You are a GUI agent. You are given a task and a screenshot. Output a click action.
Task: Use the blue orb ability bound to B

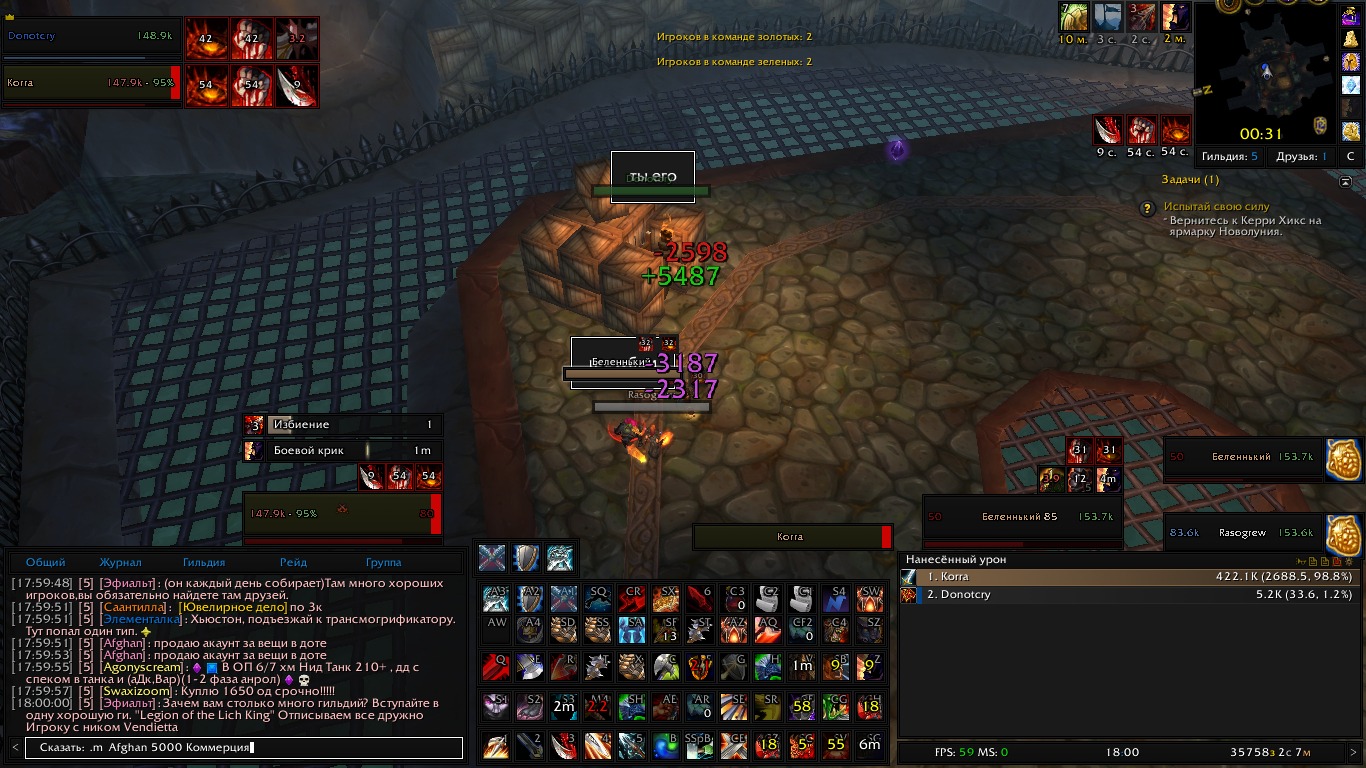pos(666,745)
